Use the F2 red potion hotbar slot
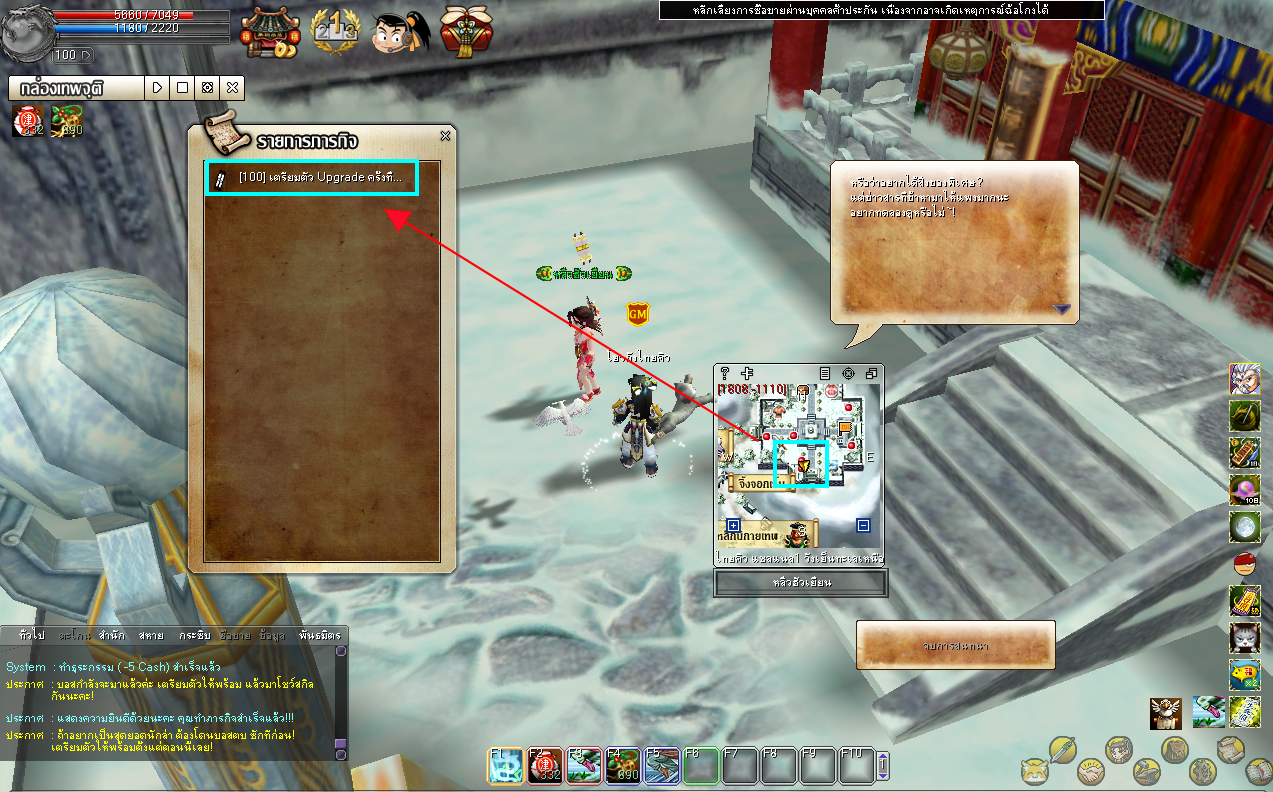The height and width of the screenshot is (792, 1273). [545, 765]
